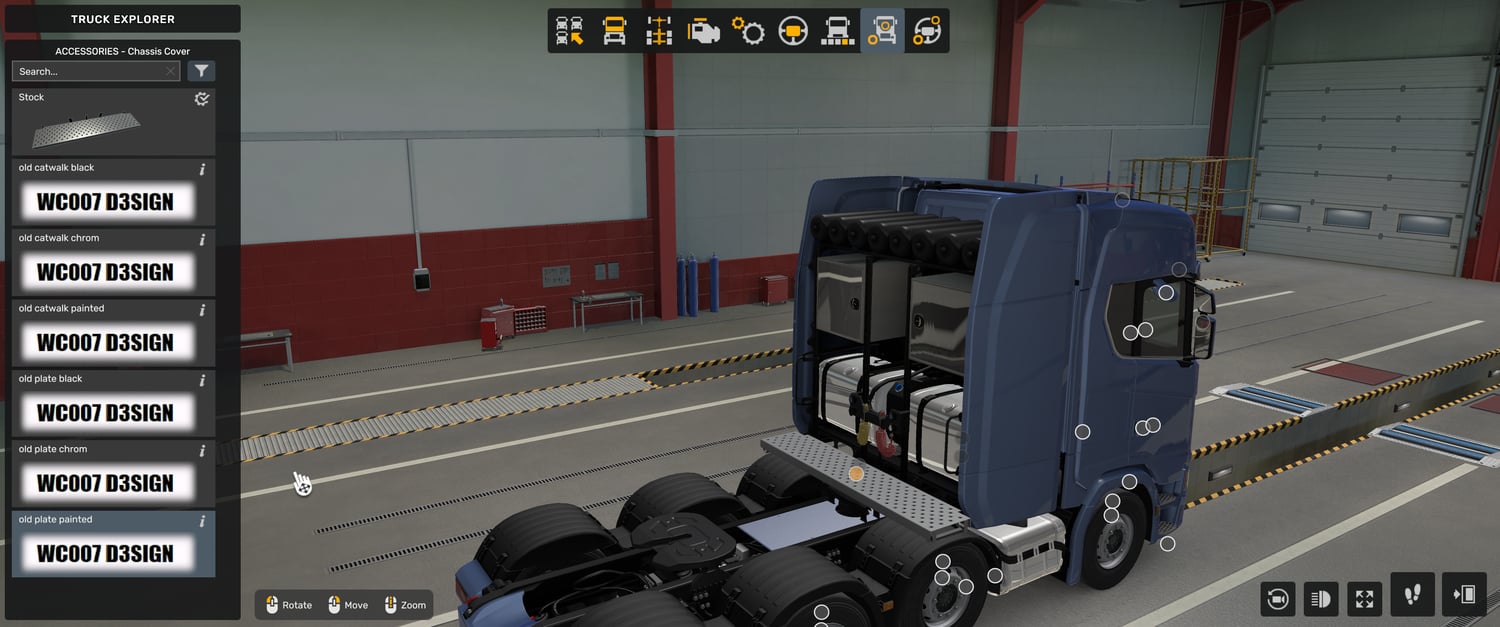Open the truck selection tab with arrow

pos(570,31)
